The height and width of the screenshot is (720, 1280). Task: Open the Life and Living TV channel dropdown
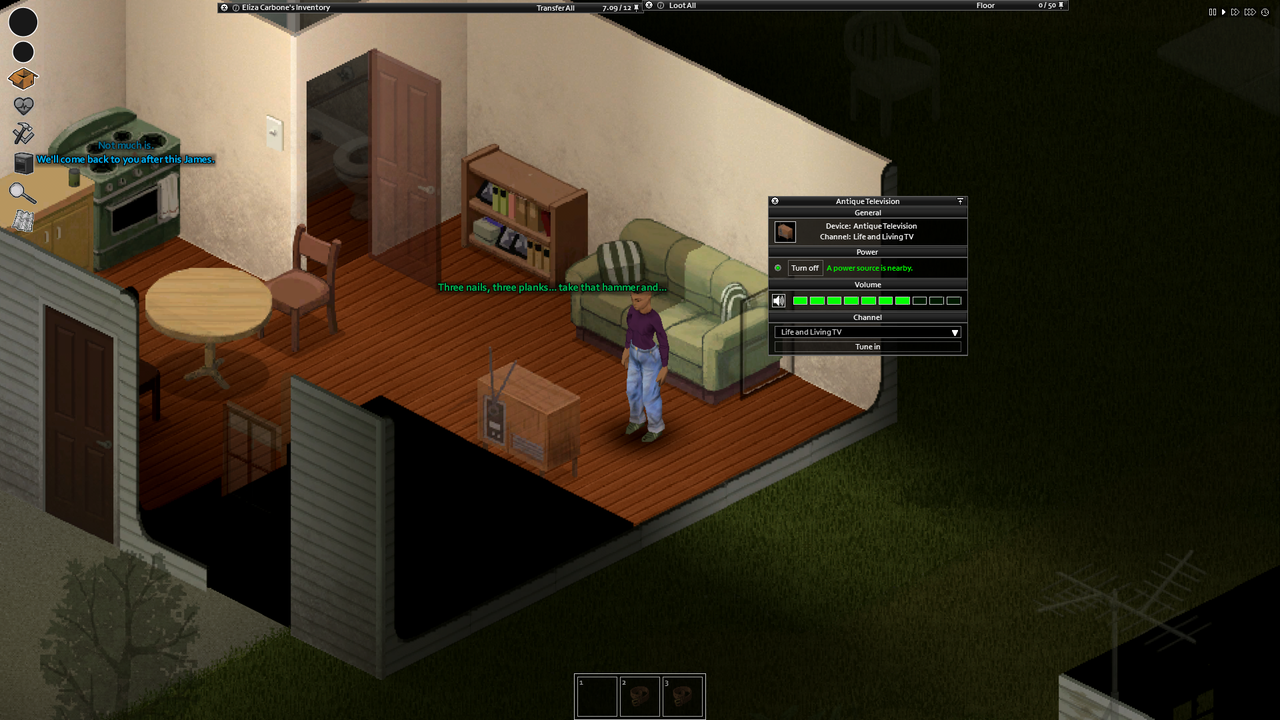pos(867,332)
